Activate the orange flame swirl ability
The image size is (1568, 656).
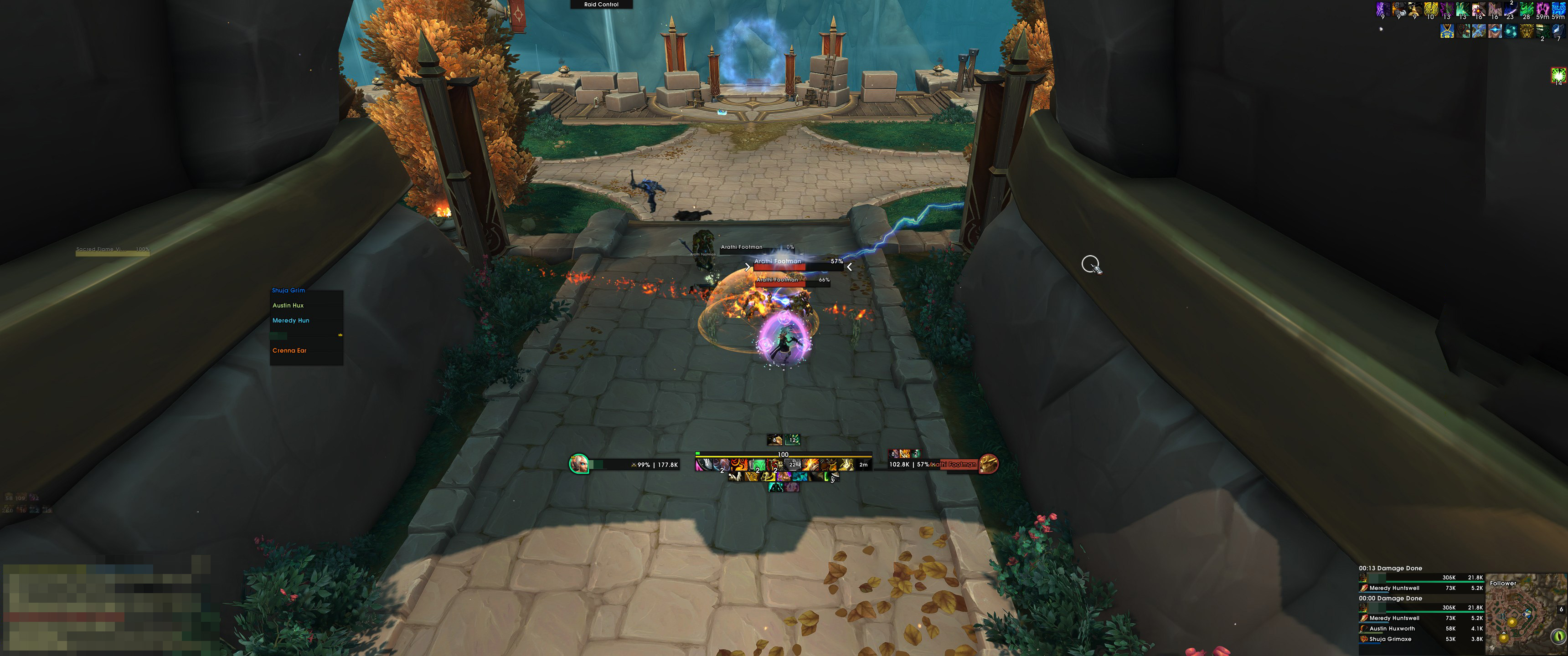pos(739,465)
